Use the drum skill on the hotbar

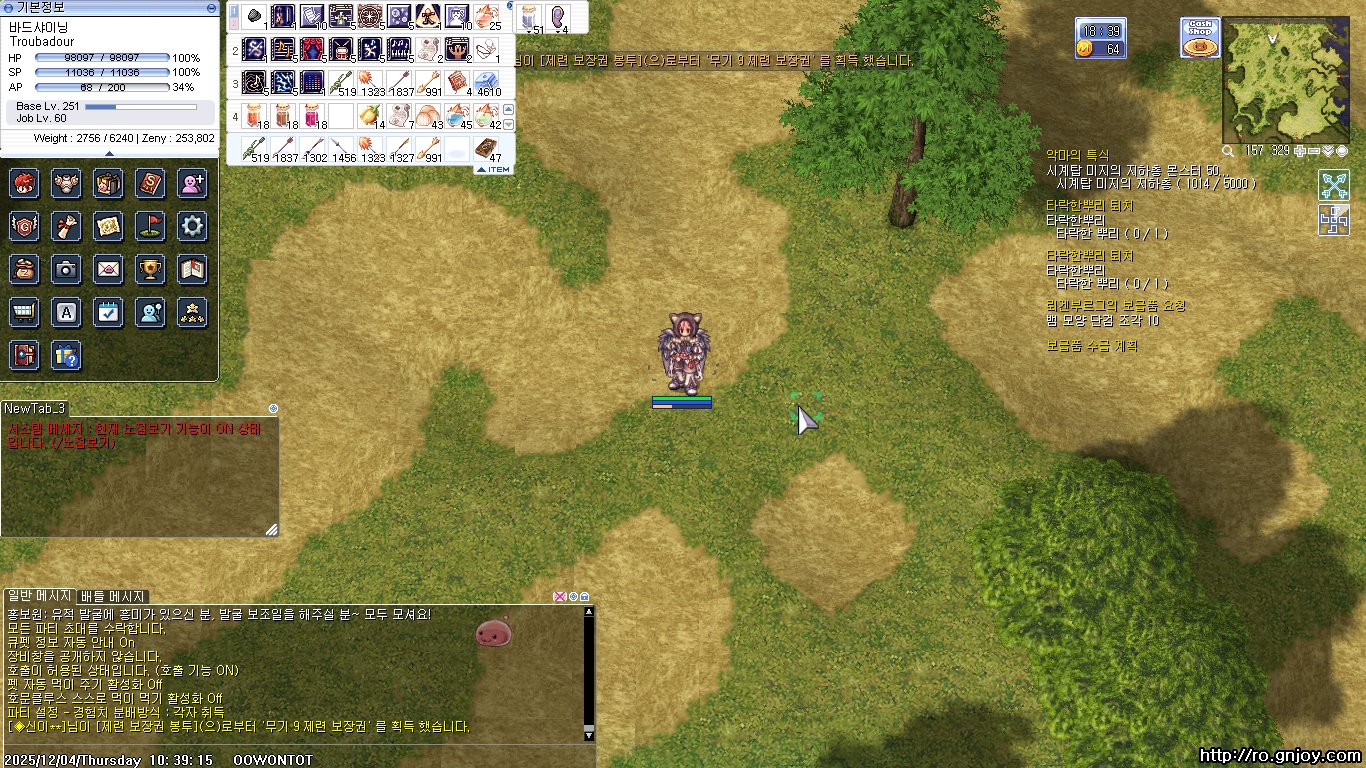[x=341, y=48]
